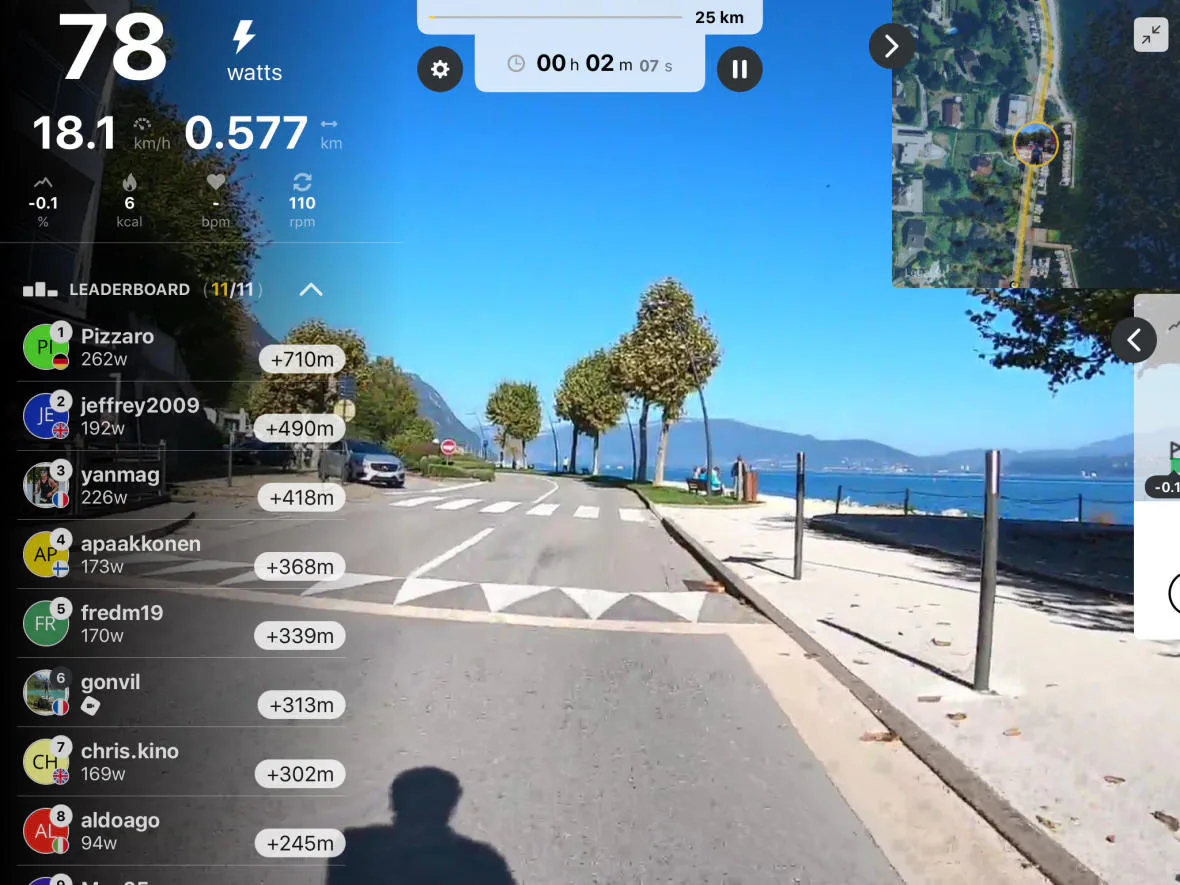The width and height of the screenshot is (1180, 885).
Task: Pick fredm19's leaderboard entry
Action: pos(180,623)
